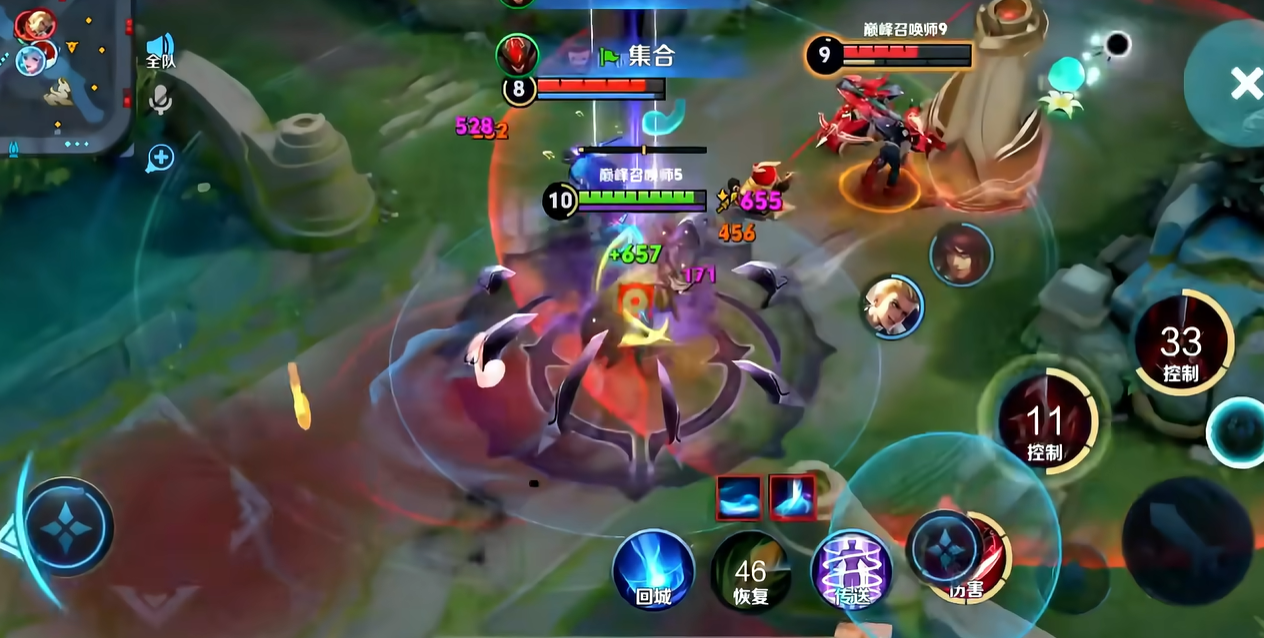
Task: Target the red-haired enemy hero portrait
Action: click(961, 255)
